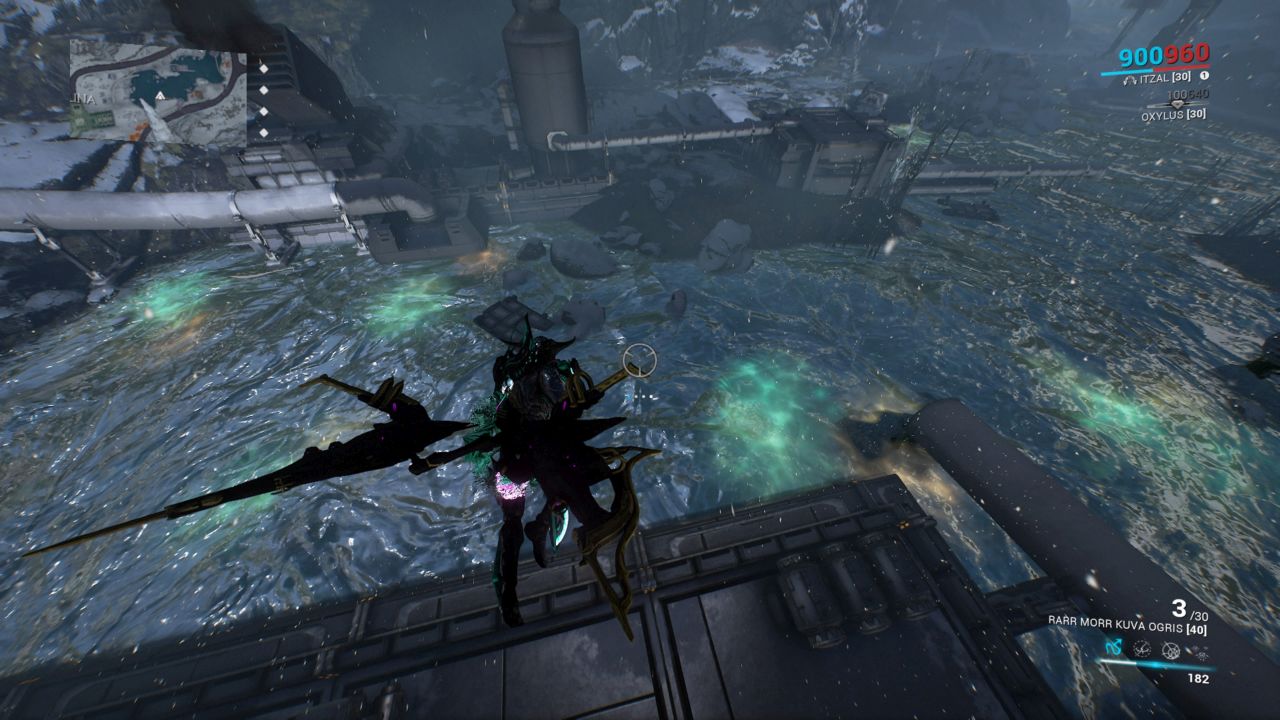The width and height of the screenshot is (1280, 720).
Task: Click the 3/30 ammo counter
Action: point(1183,610)
